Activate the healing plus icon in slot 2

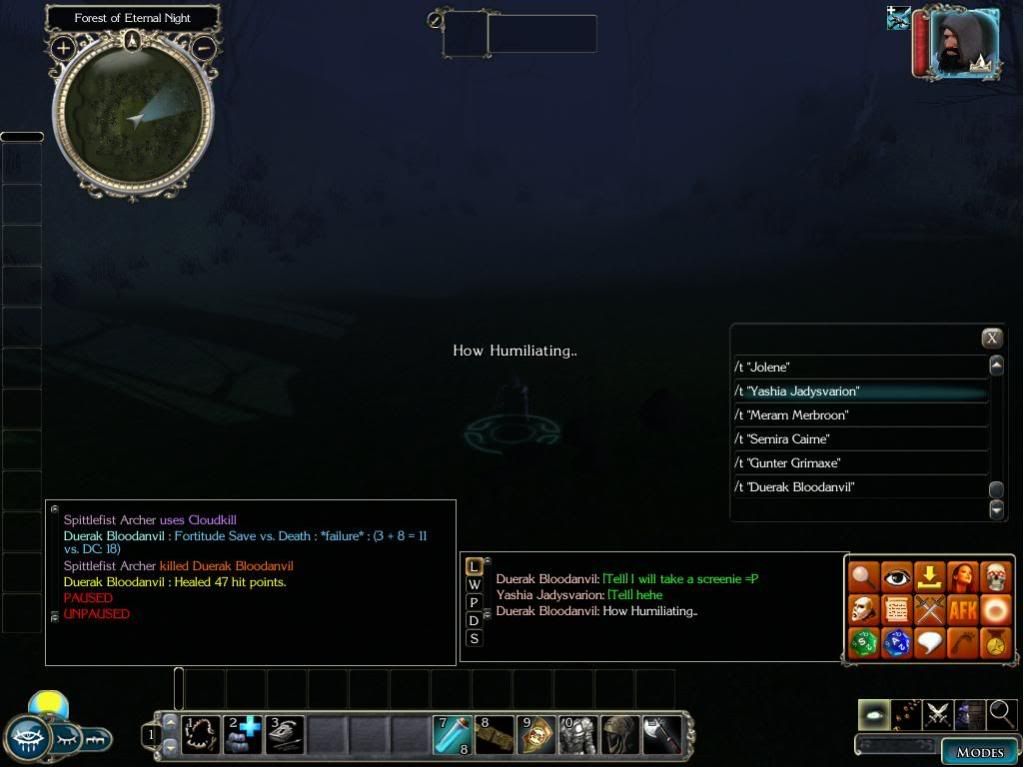coord(244,735)
